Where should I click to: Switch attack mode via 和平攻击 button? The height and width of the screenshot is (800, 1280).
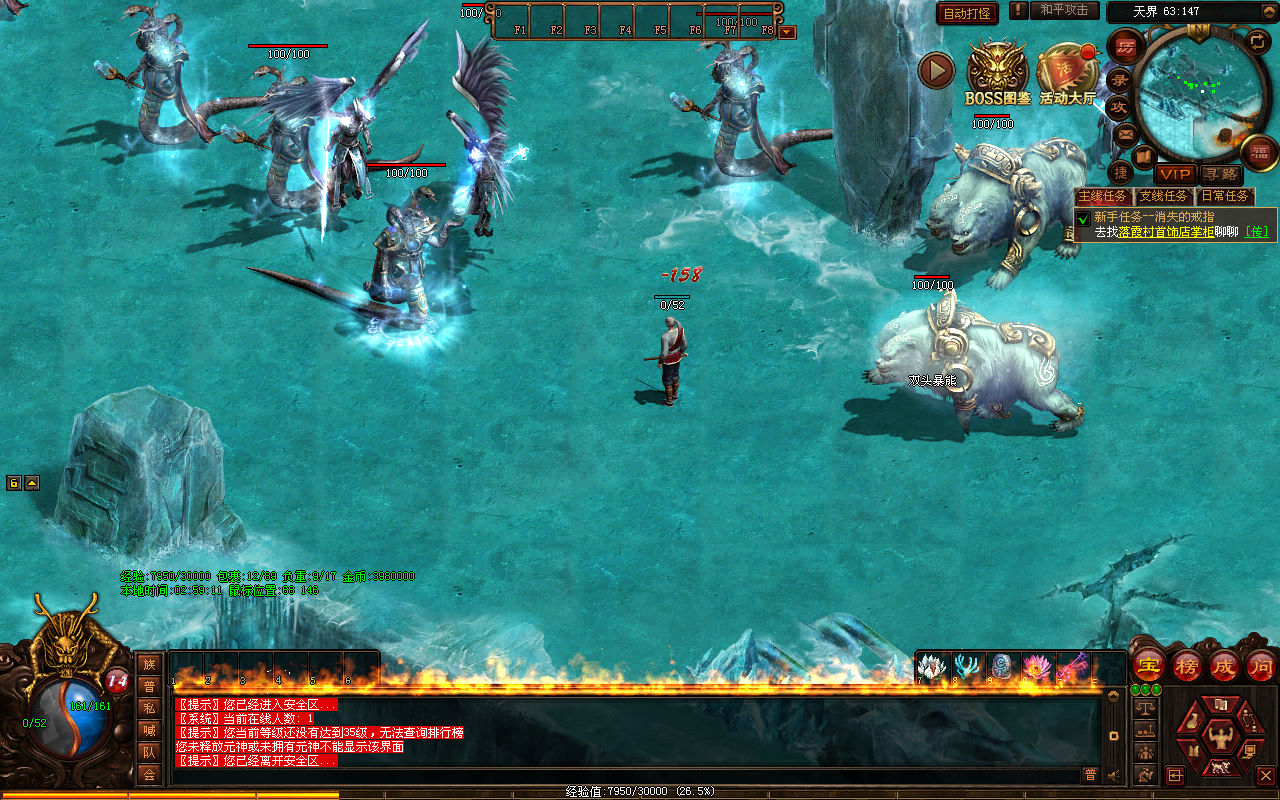(1064, 10)
